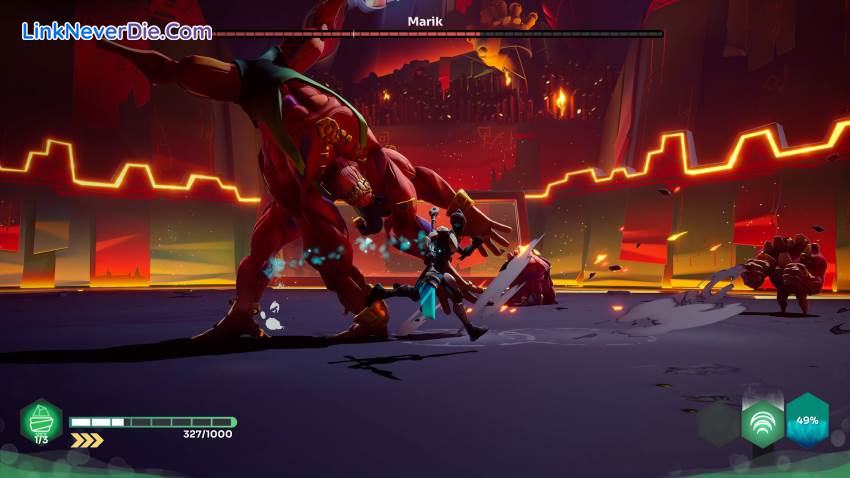Screen dimensions: 850x478
Task: Use the green healing item with 1/3 charges
Action: point(41,420)
